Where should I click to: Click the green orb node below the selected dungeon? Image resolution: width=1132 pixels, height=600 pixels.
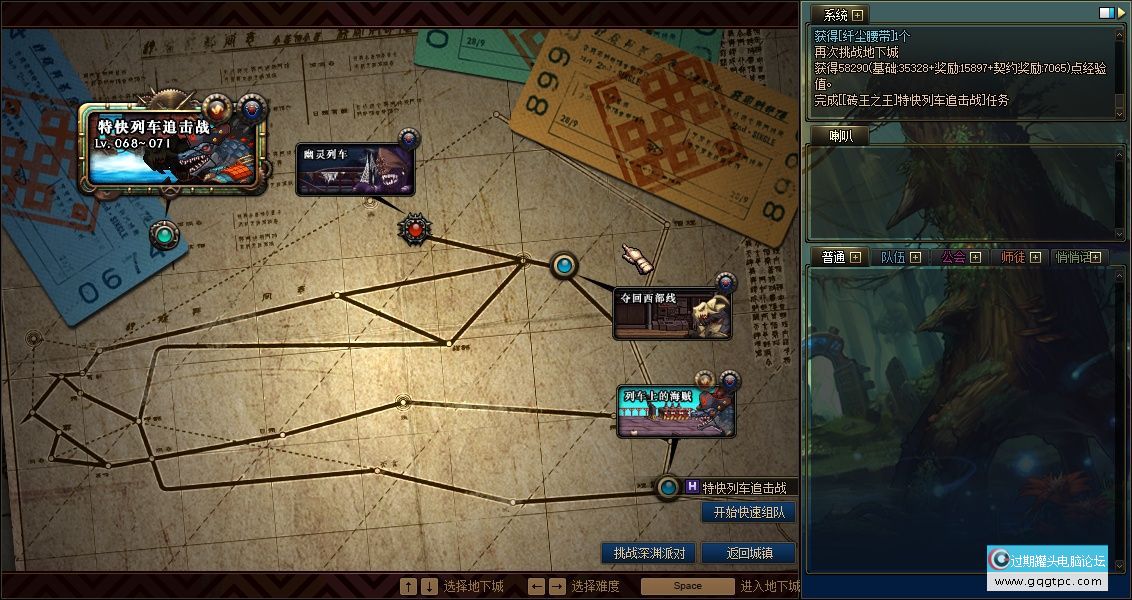point(164,236)
